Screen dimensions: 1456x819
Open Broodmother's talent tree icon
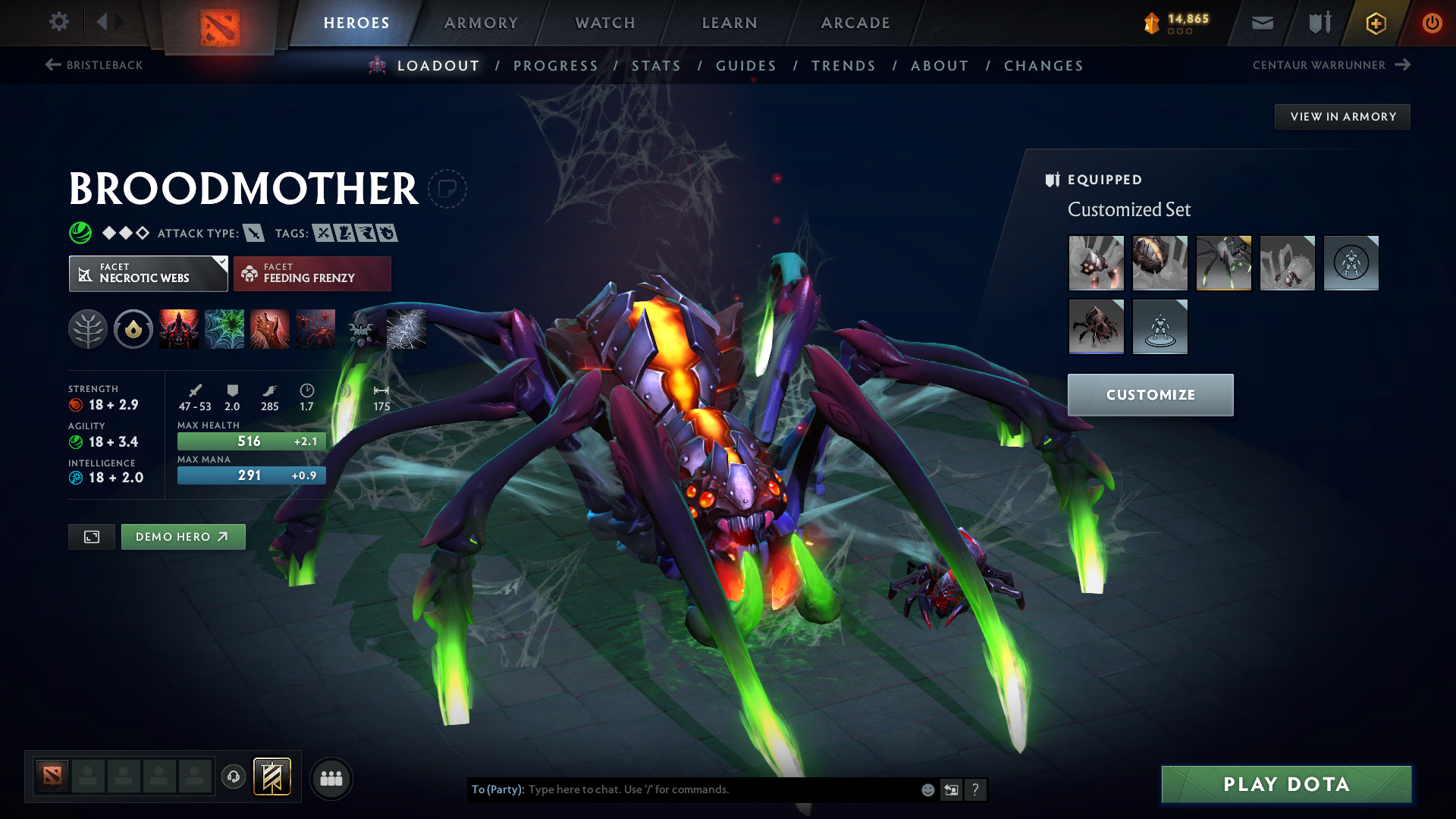(x=89, y=328)
